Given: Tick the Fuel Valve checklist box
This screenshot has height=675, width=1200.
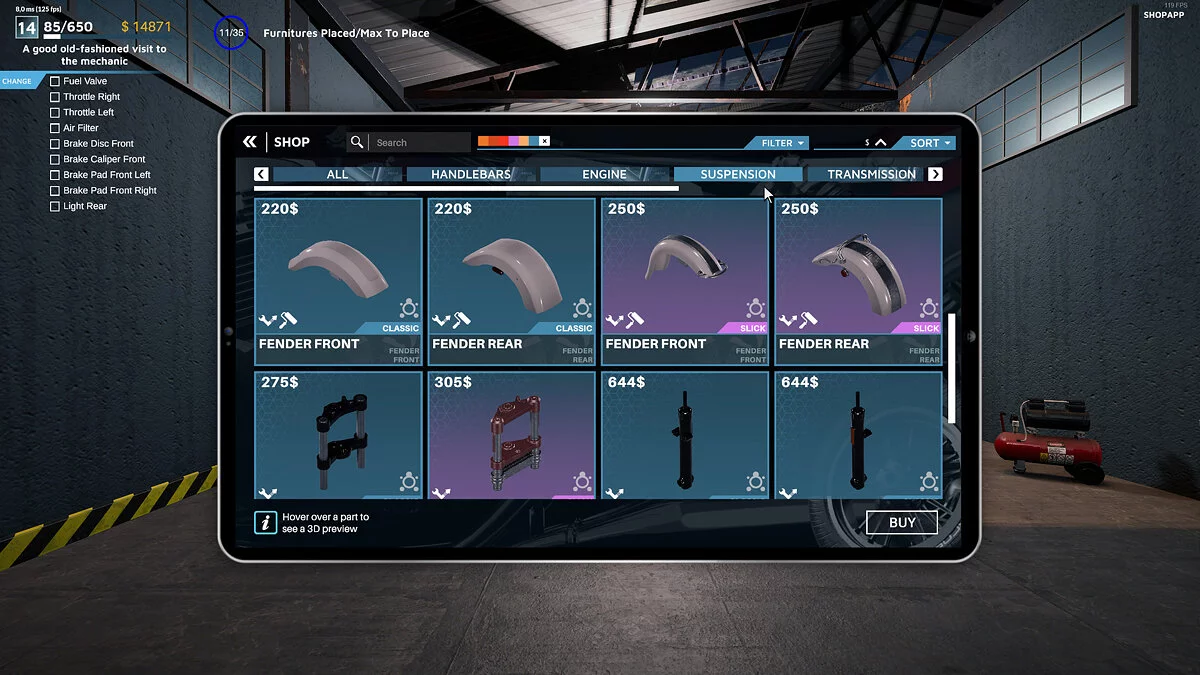Looking at the screenshot, I should click(x=55, y=81).
